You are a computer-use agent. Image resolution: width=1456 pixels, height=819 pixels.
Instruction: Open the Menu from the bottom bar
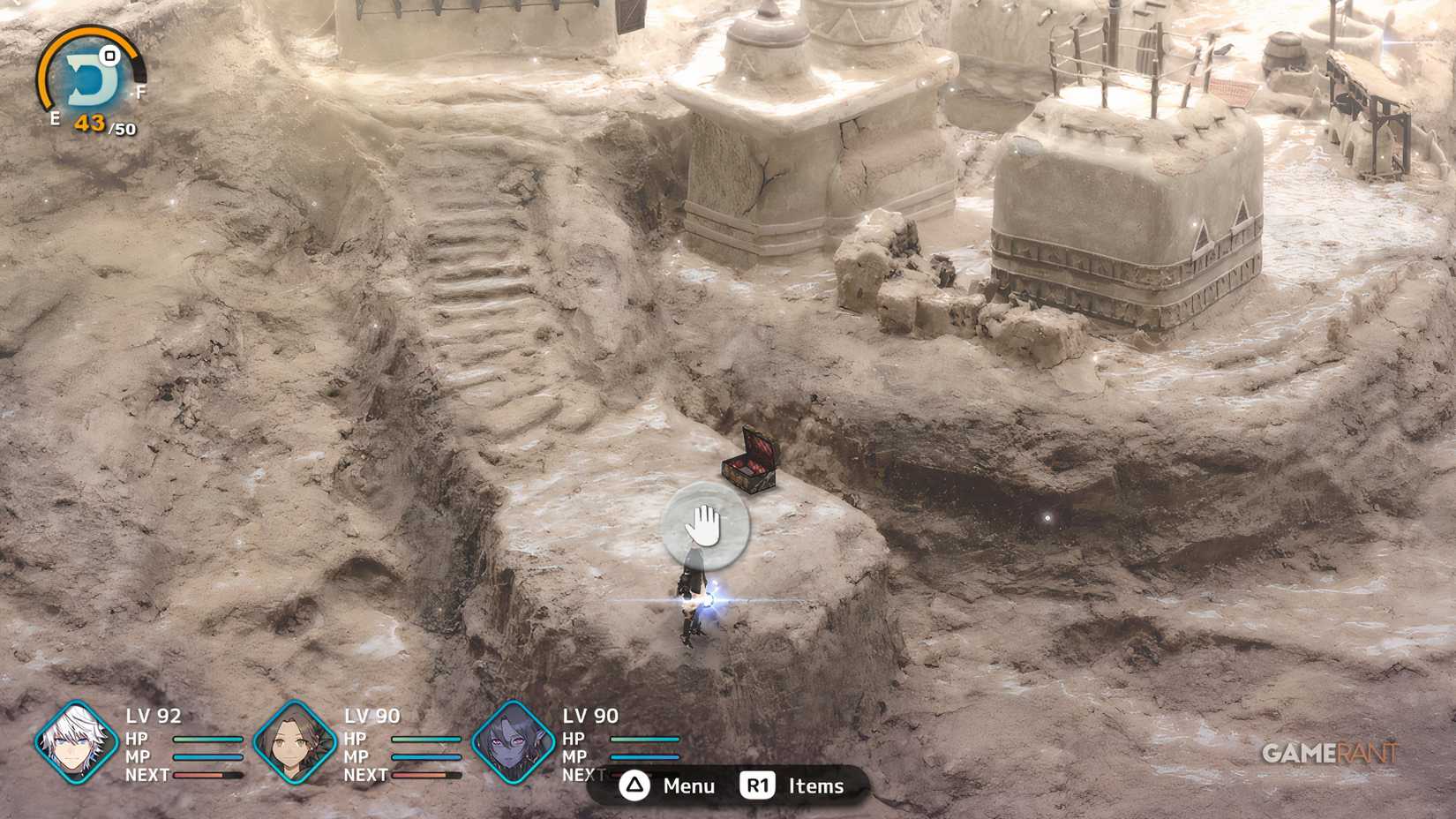click(687, 785)
